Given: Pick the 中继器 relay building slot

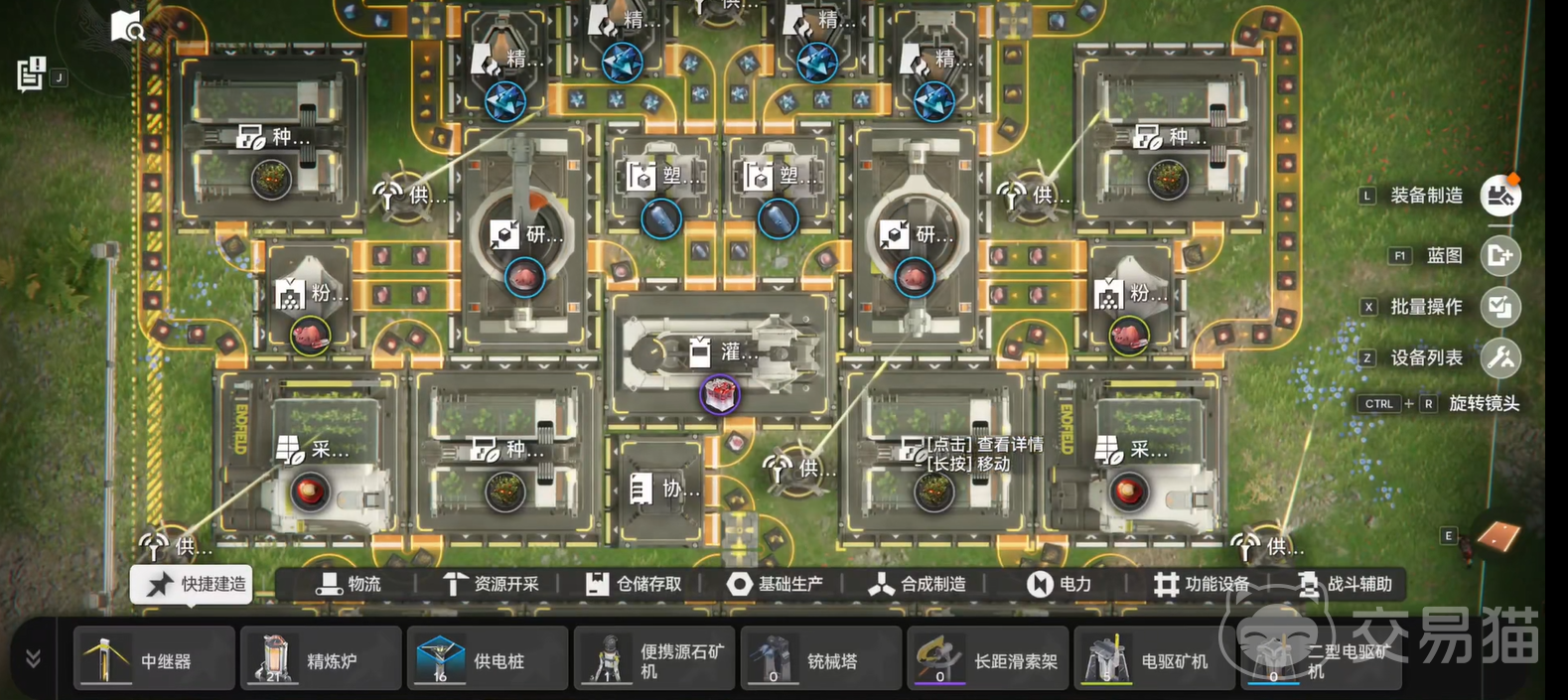Looking at the screenshot, I should point(155,658).
